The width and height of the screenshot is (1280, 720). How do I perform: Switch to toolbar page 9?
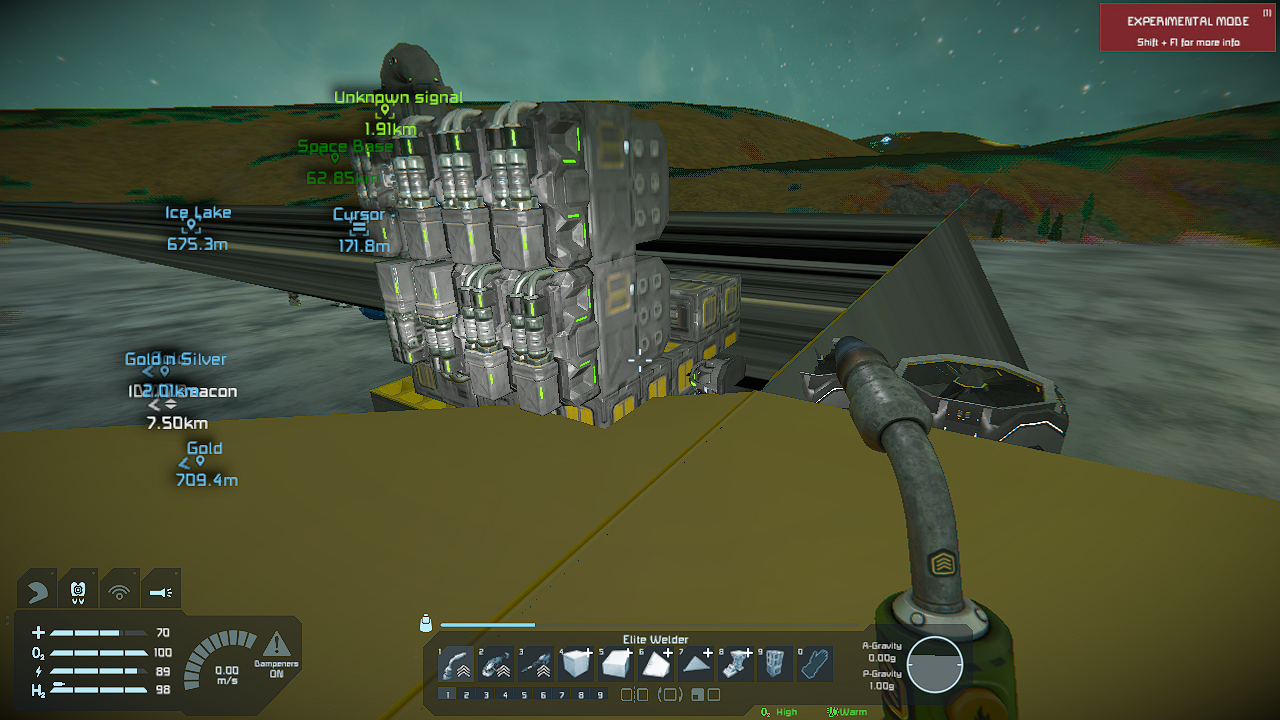click(600, 694)
